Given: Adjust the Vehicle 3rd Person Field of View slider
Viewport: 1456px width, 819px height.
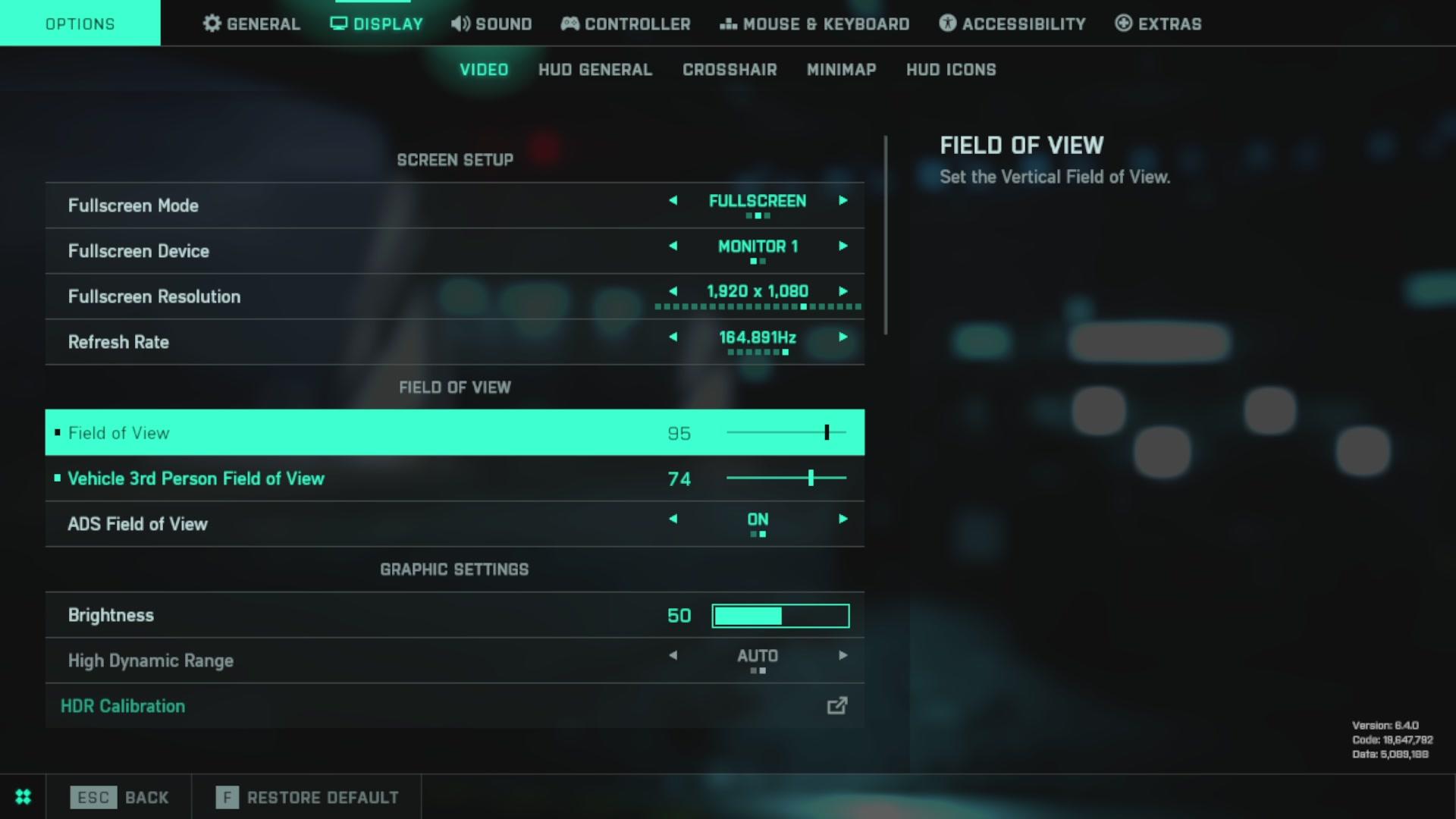Looking at the screenshot, I should [786, 479].
